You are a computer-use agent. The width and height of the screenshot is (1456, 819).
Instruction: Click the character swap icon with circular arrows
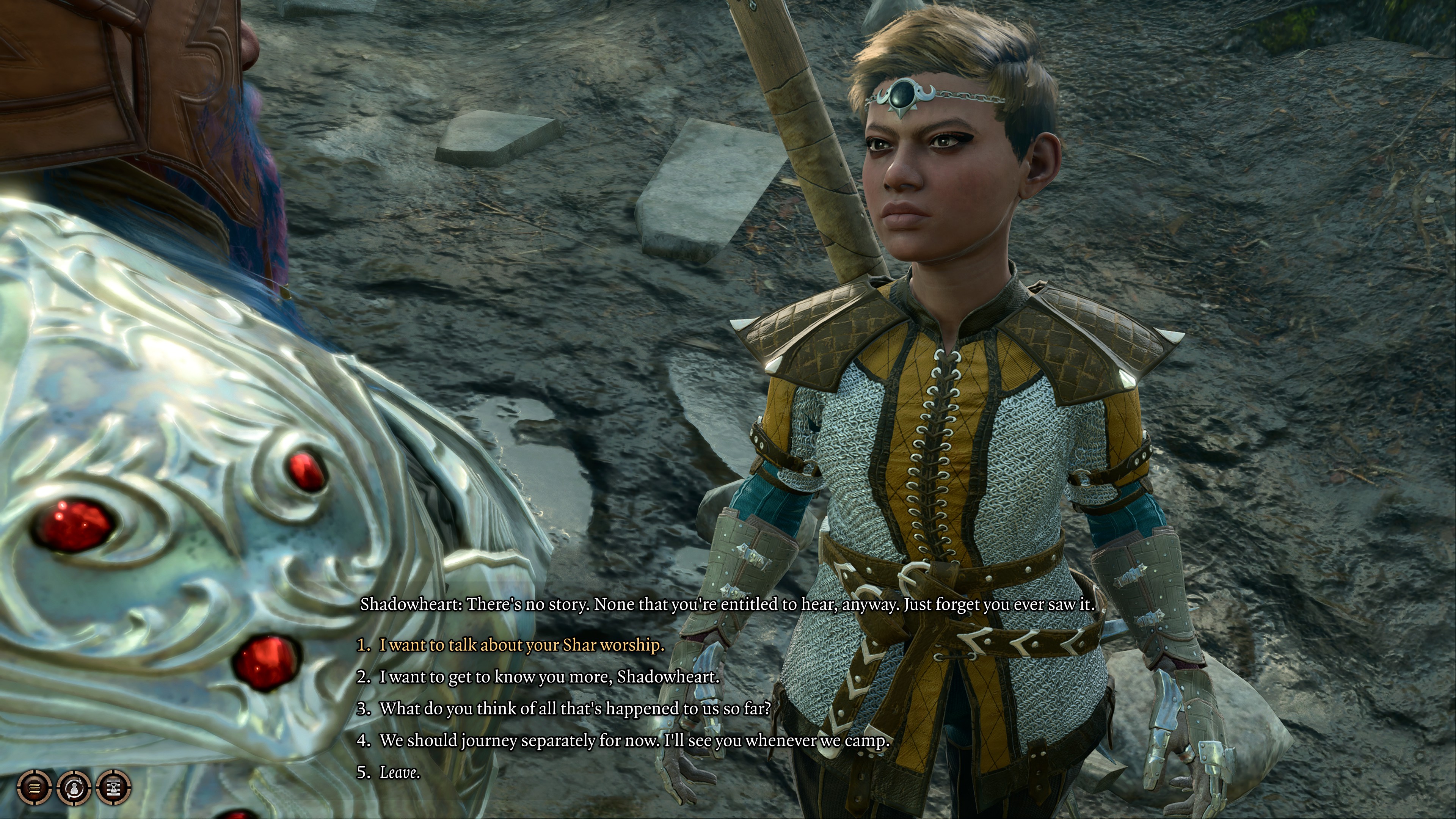74,787
